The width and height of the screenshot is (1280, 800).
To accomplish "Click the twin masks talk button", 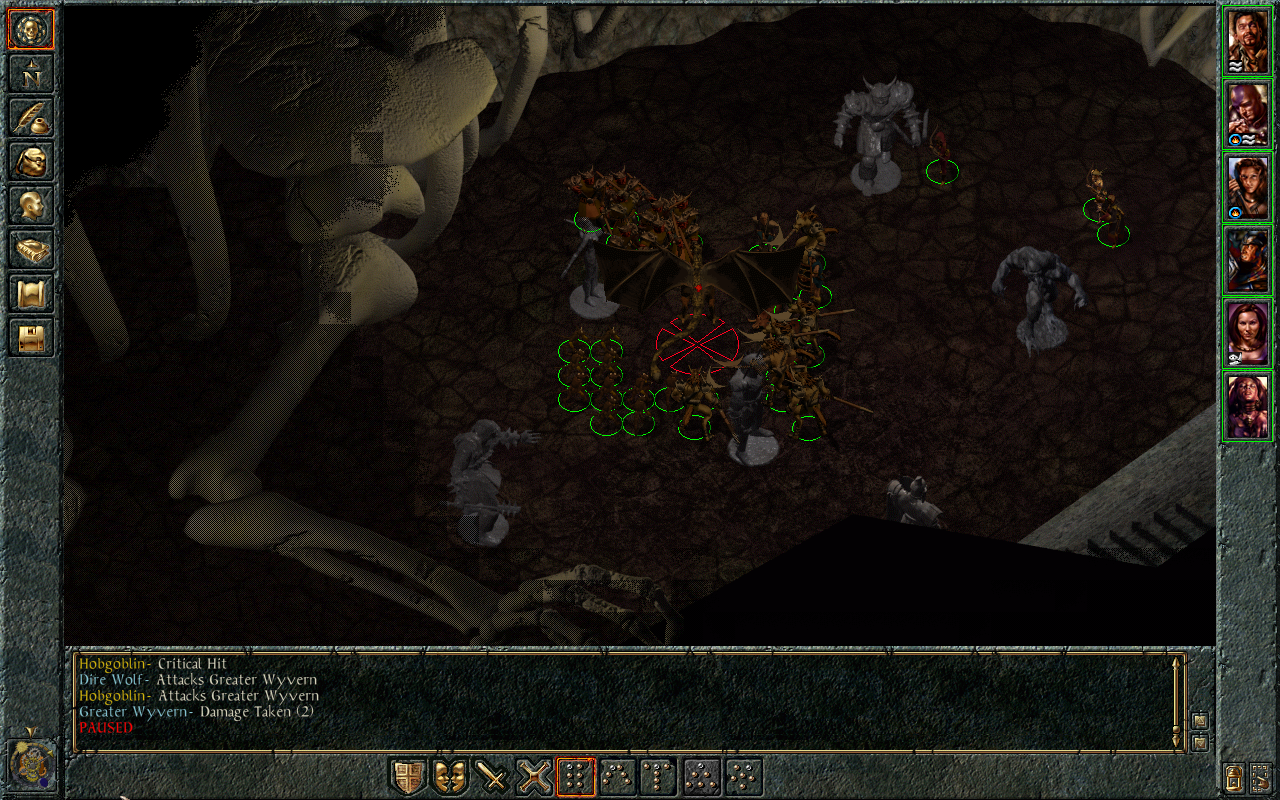I will [449, 777].
